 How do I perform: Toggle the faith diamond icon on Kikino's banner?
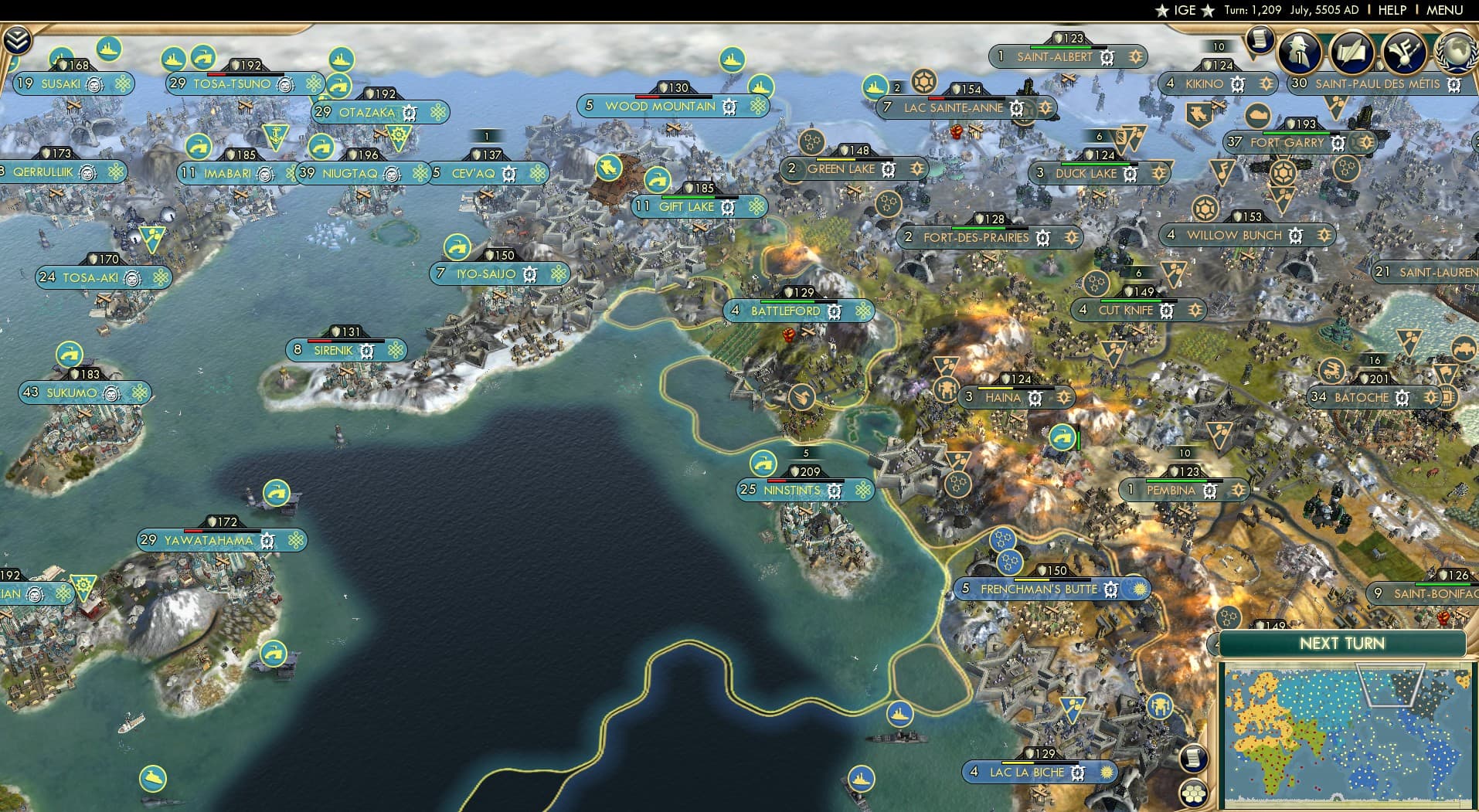[1266, 84]
